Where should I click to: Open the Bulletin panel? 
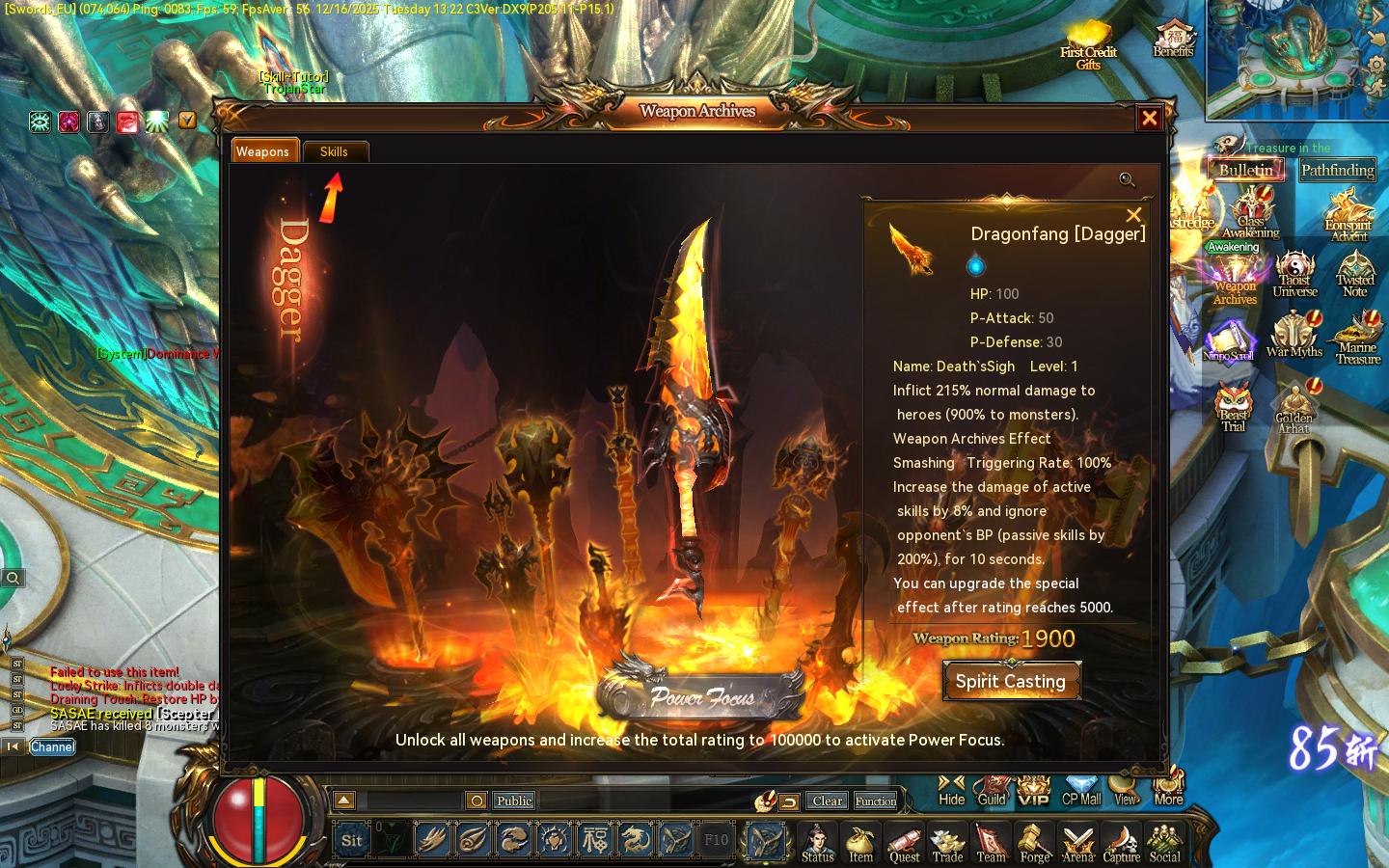(1245, 170)
